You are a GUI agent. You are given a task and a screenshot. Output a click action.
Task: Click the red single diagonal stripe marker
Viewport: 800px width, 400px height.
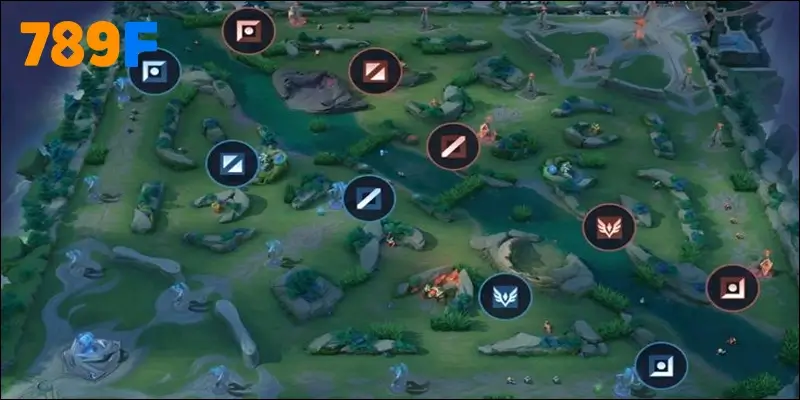click(453, 147)
